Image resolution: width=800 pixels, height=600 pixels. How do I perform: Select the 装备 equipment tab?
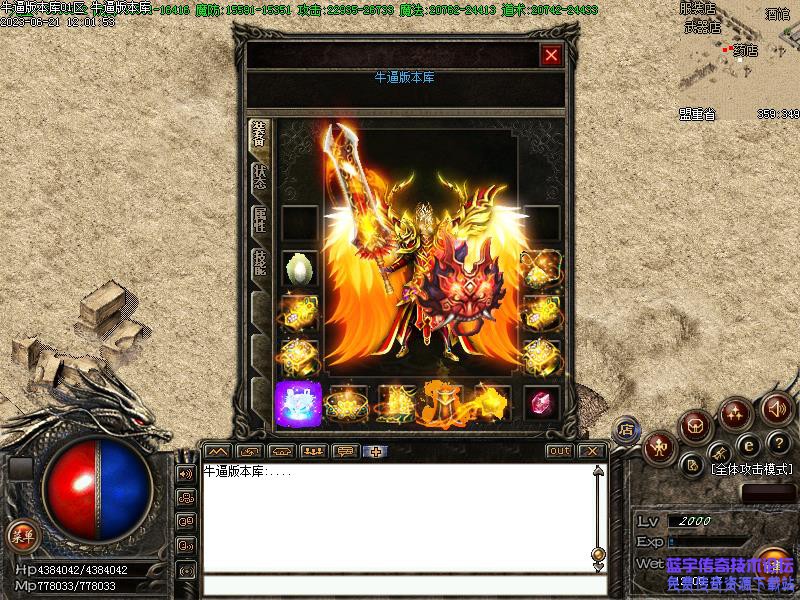click(x=260, y=136)
